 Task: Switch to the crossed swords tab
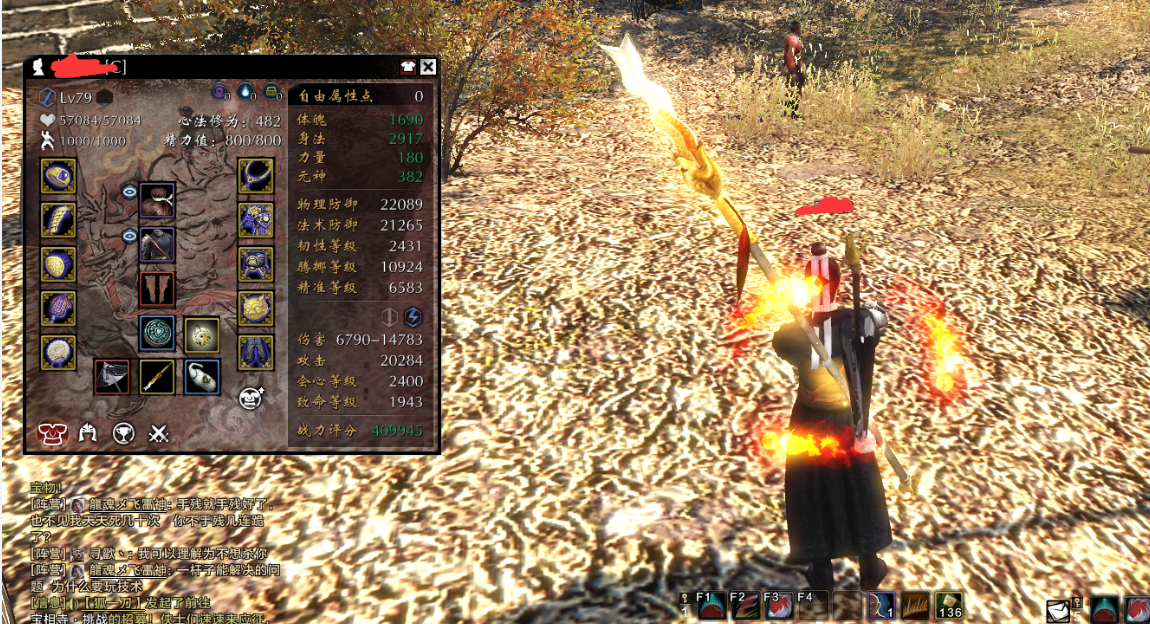pyautogui.click(x=158, y=433)
